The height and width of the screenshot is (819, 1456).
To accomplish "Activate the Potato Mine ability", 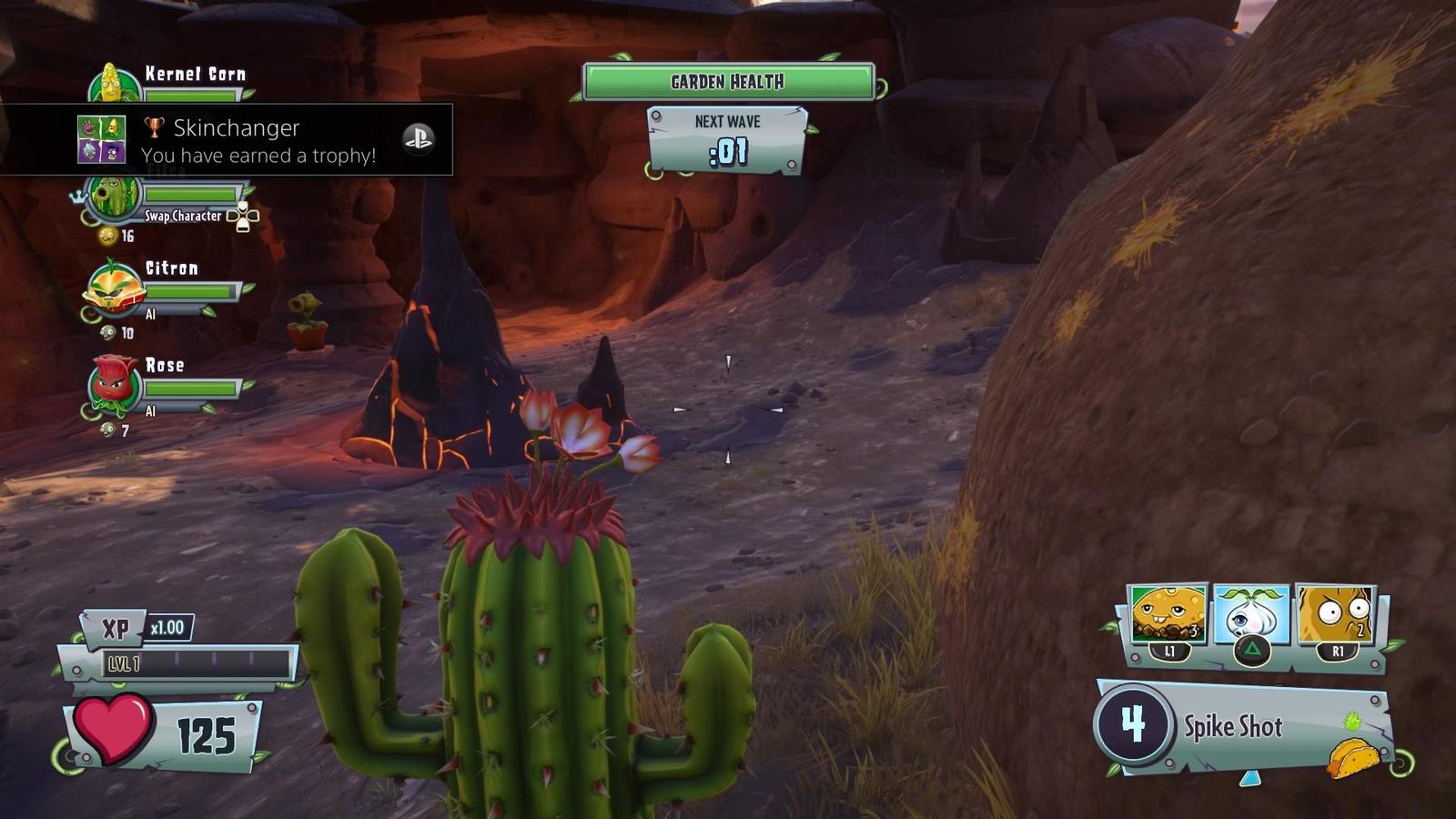I will [x=1168, y=613].
